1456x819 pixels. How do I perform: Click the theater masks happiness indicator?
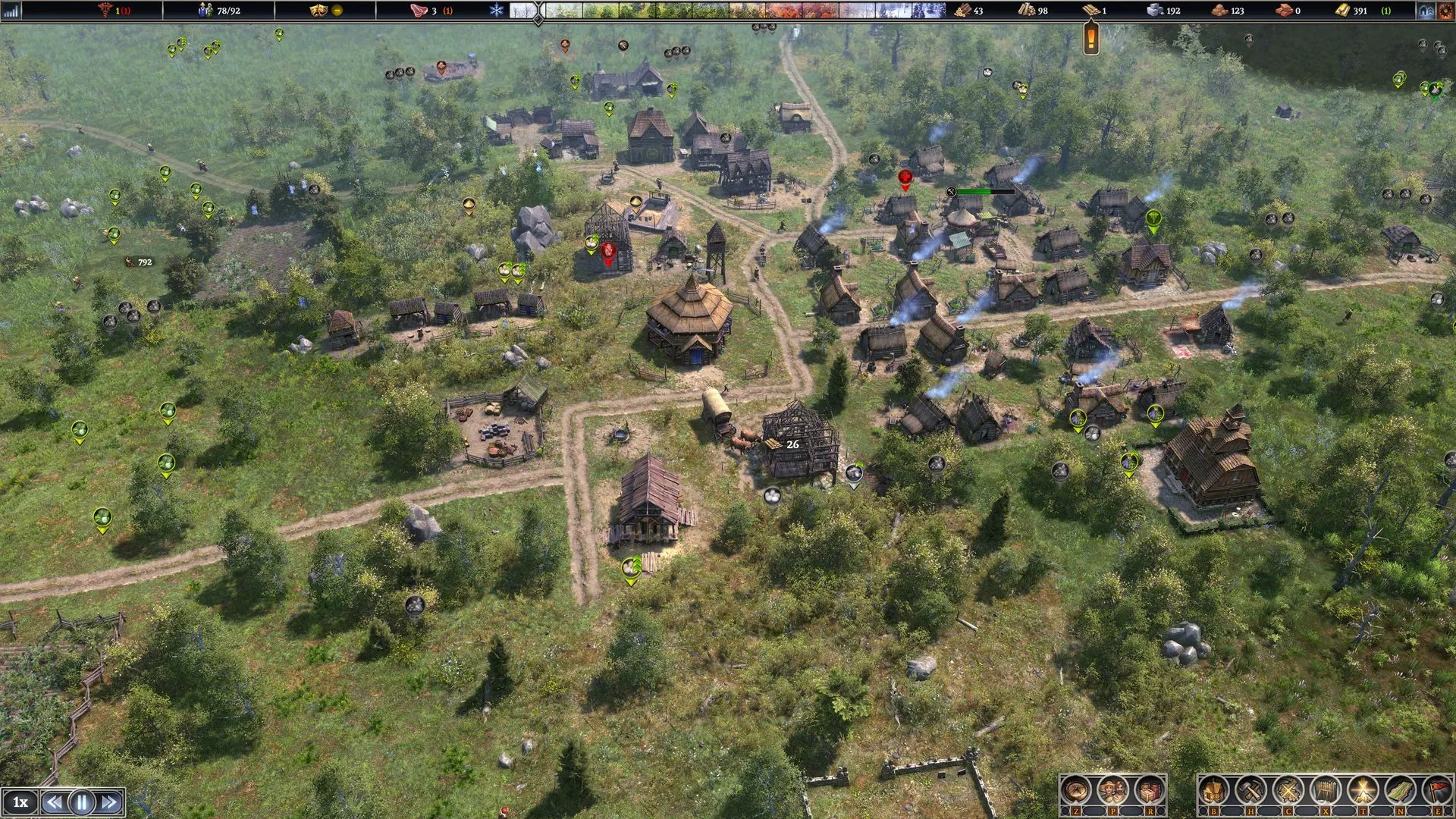click(x=318, y=11)
